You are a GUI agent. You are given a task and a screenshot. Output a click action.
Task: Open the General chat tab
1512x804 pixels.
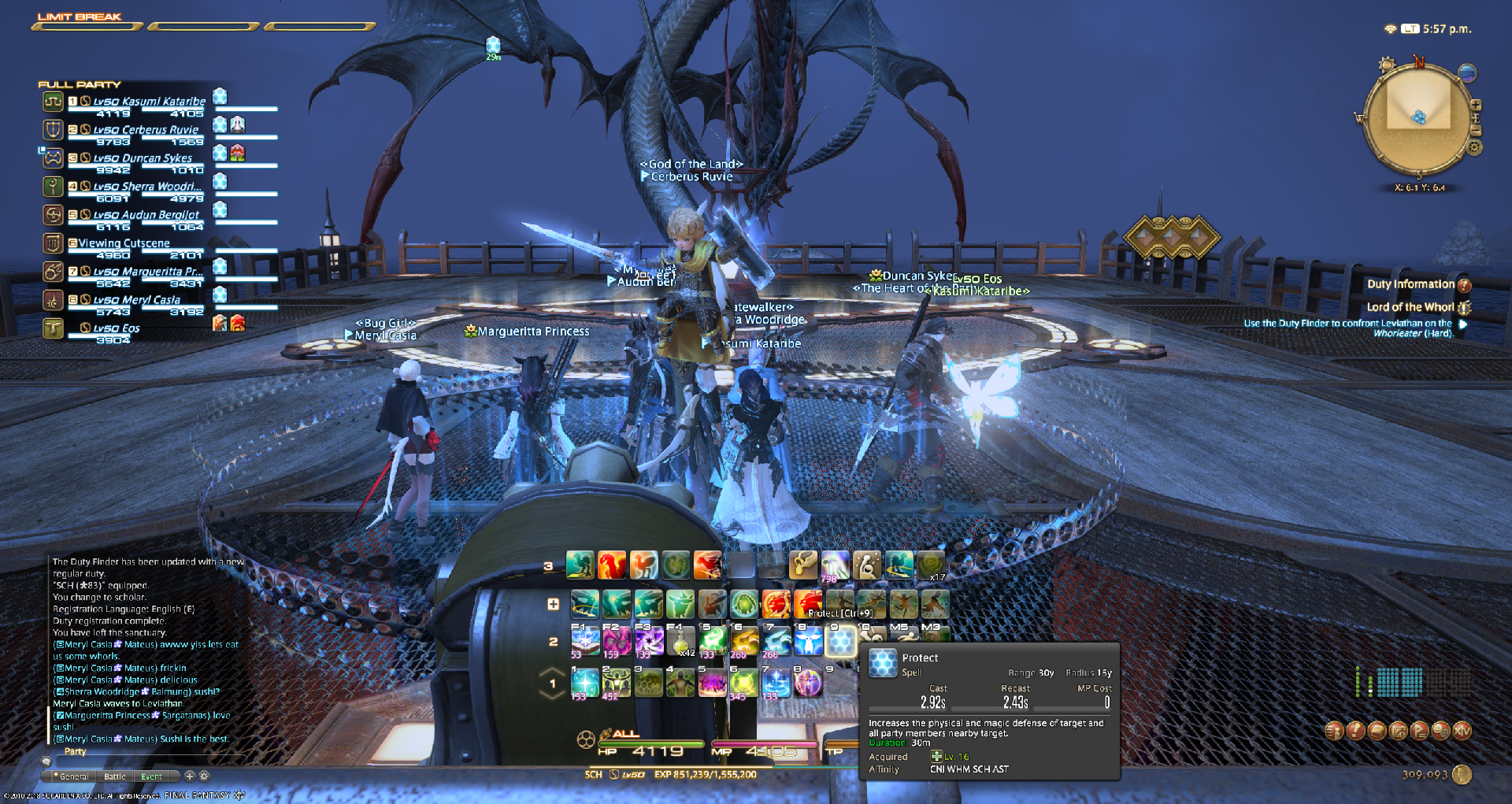74,776
